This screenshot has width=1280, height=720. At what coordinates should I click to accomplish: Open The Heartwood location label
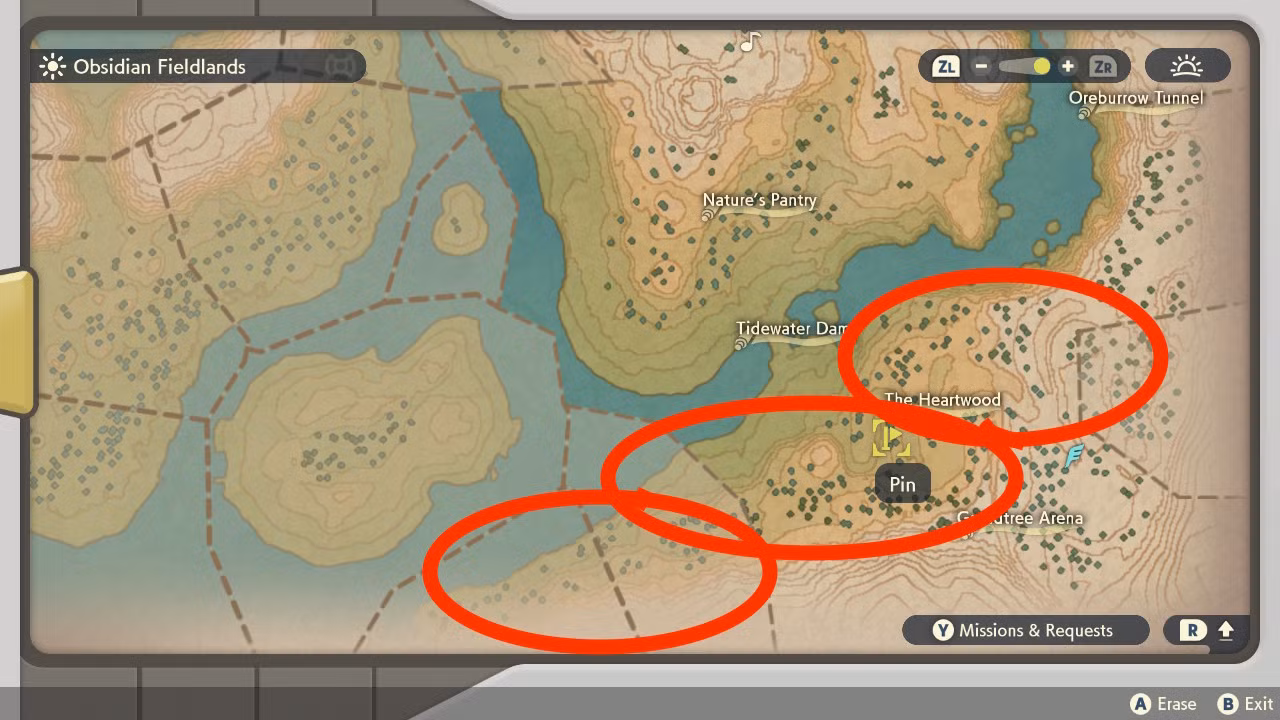click(x=942, y=399)
